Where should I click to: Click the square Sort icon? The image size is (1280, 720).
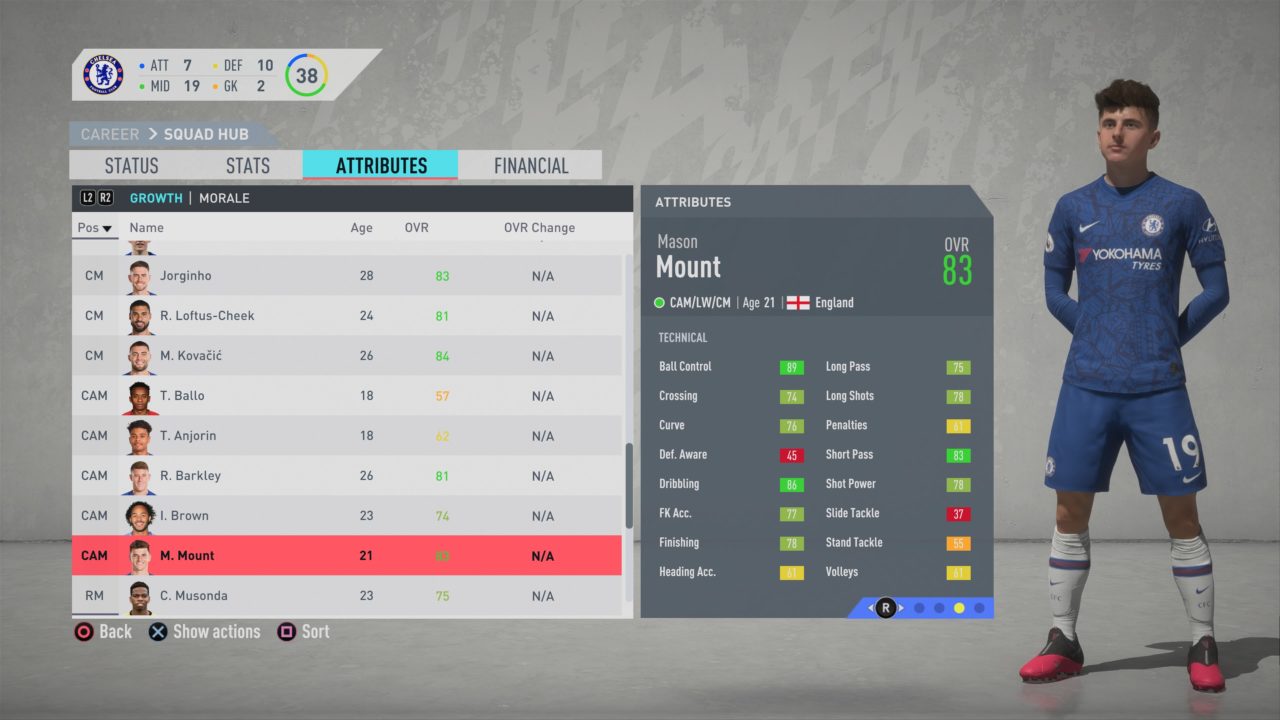click(287, 631)
